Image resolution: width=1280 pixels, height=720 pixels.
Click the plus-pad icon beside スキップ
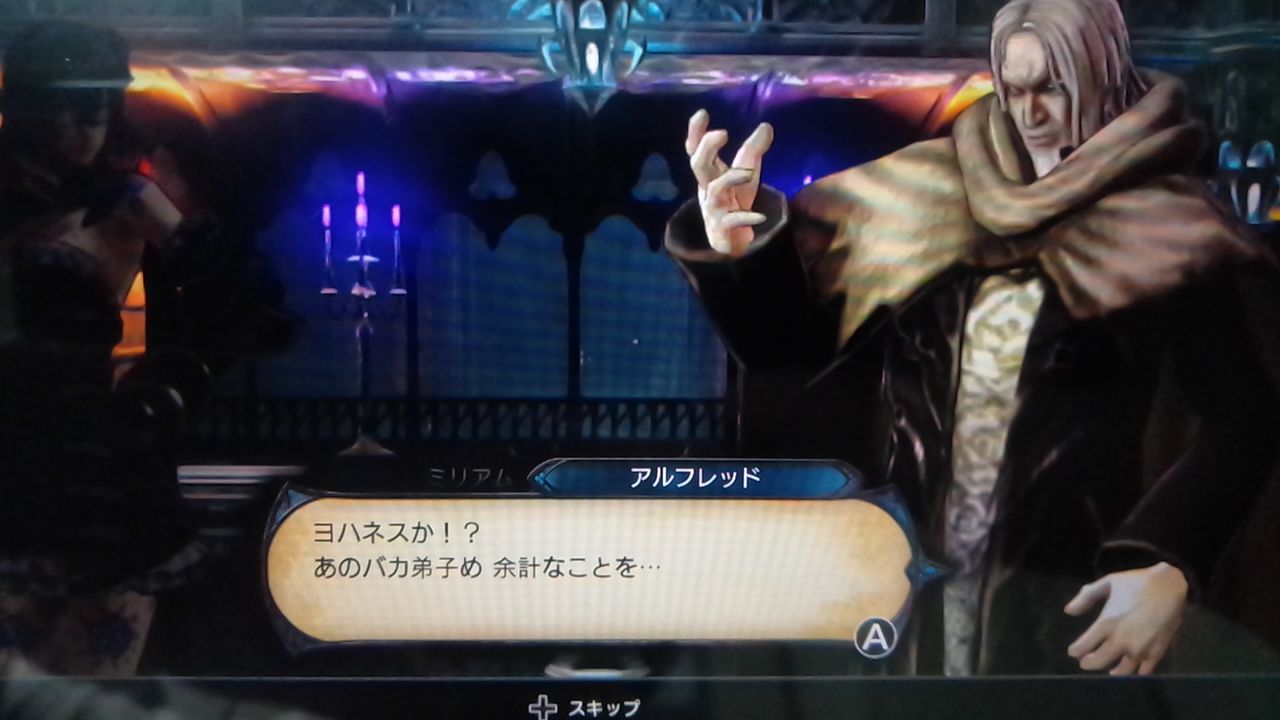click(x=541, y=706)
